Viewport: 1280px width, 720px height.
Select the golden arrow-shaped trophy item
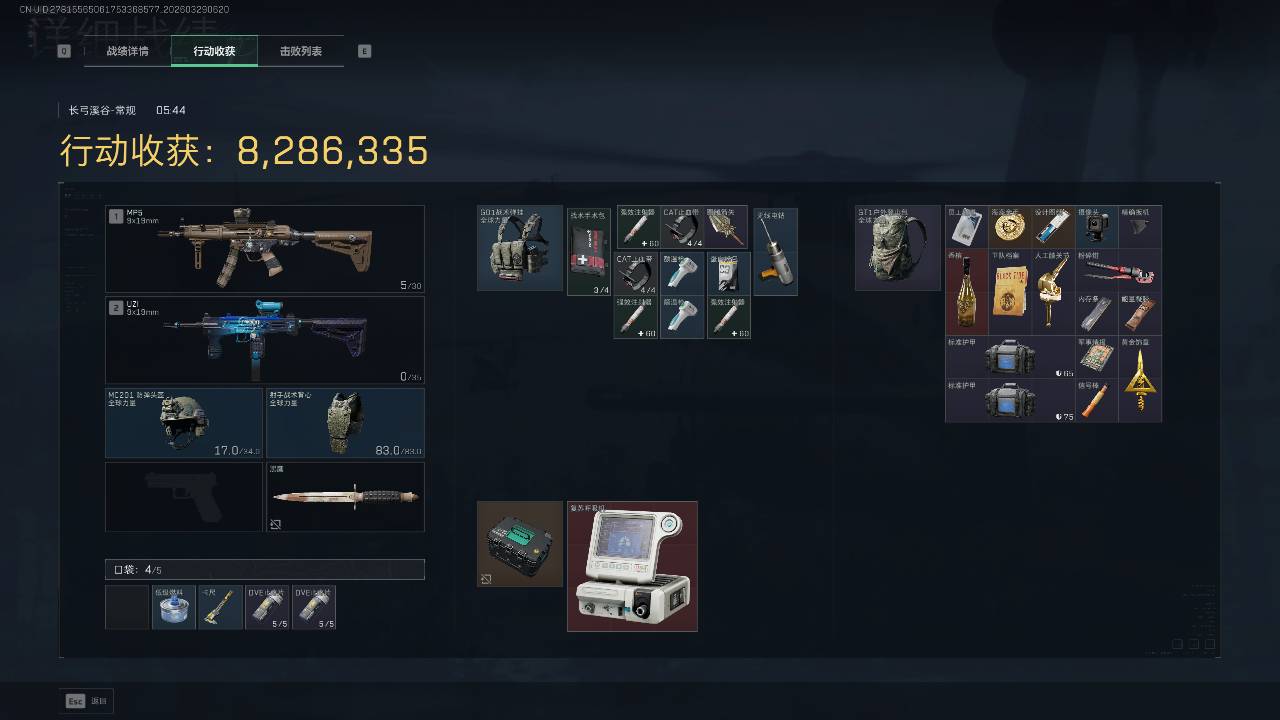point(1139,379)
